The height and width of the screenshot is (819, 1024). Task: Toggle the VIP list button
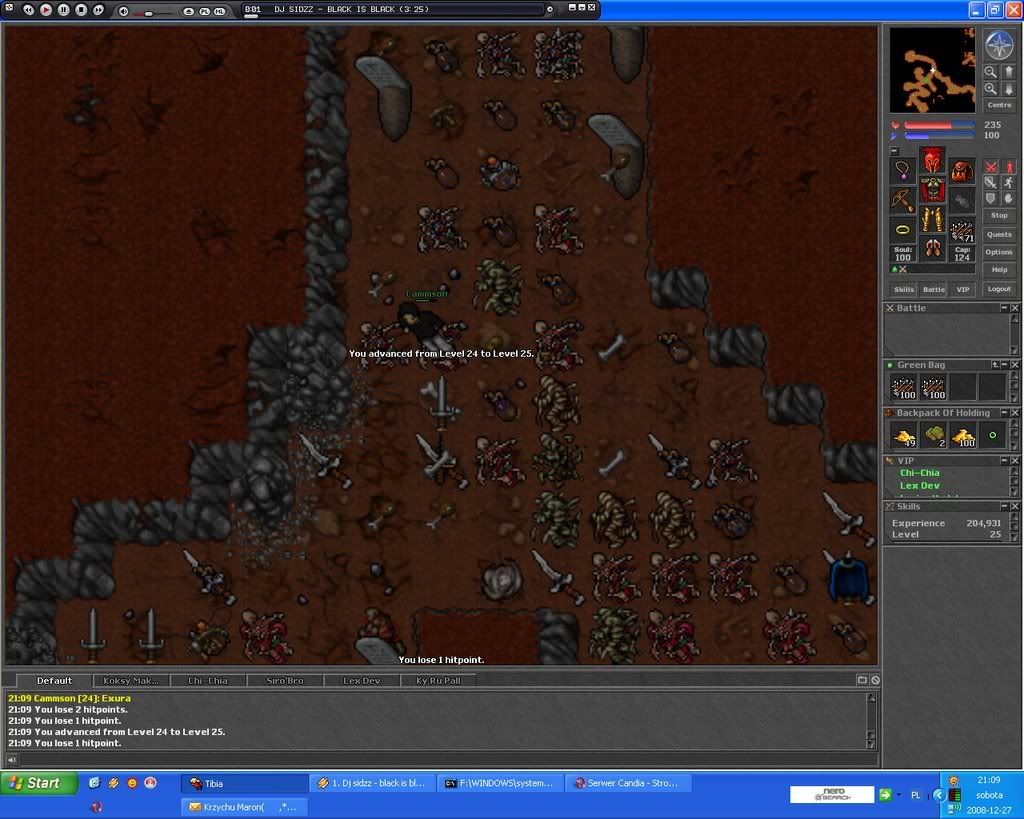962,289
